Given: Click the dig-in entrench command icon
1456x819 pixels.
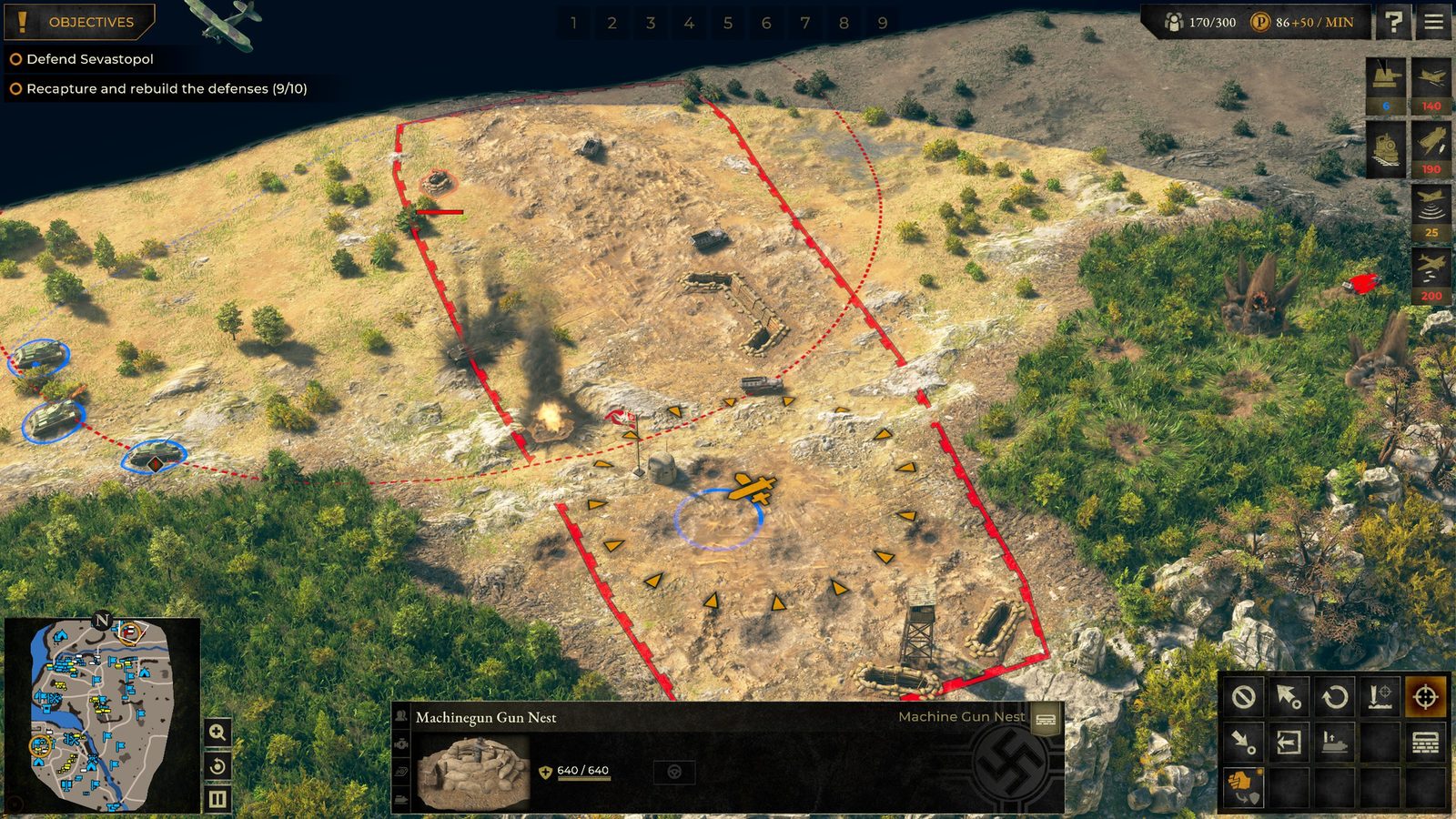Looking at the screenshot, I should 1381,697.
